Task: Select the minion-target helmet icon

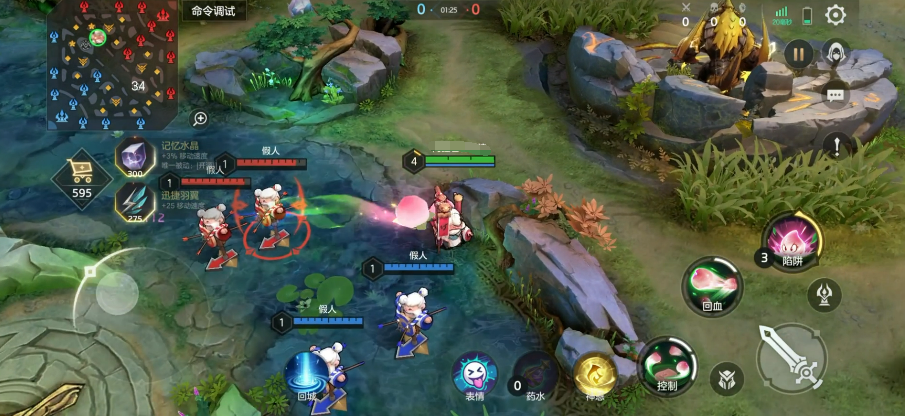Action: [x=727, y=378]
